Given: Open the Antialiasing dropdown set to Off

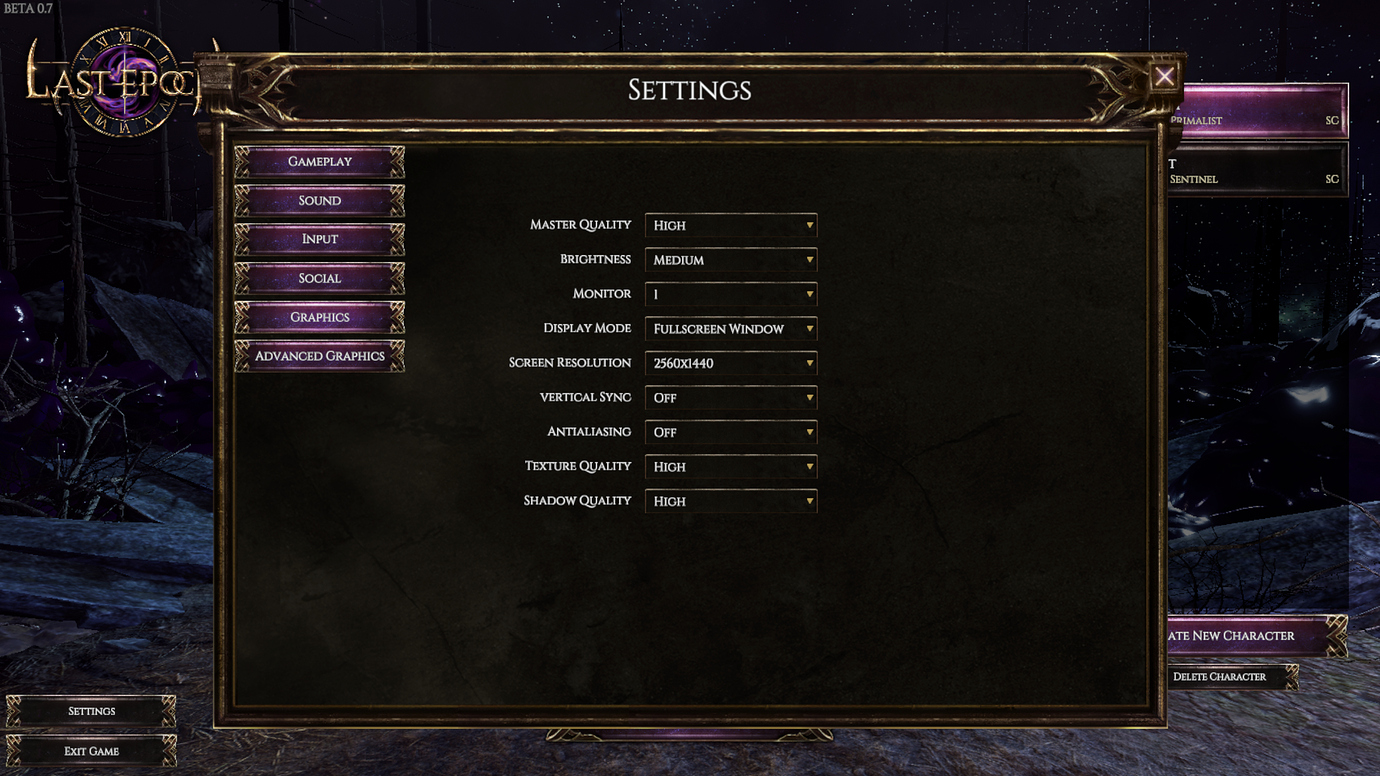Looking at the screenshot, I should 731,432.
